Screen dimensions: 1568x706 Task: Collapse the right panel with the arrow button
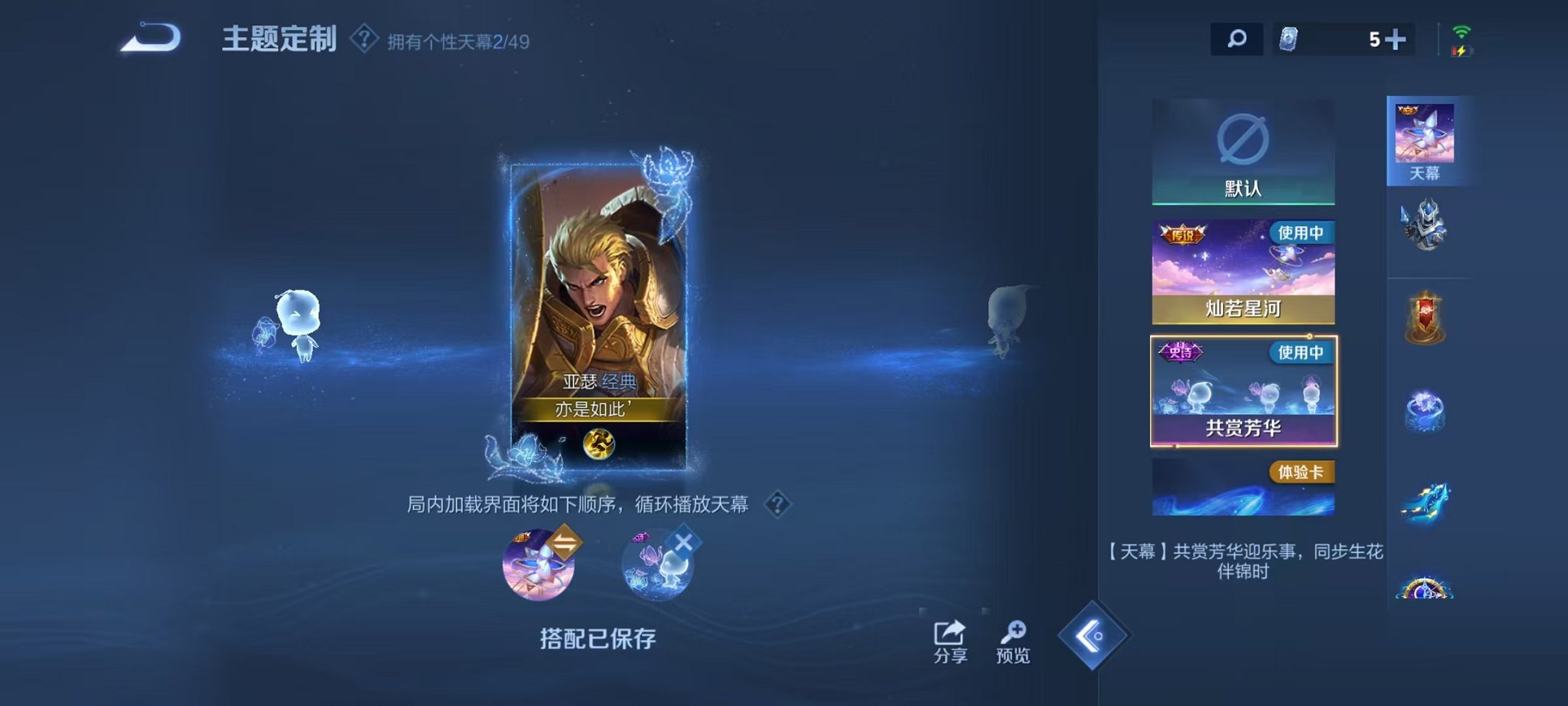[x=1095, y=637]
